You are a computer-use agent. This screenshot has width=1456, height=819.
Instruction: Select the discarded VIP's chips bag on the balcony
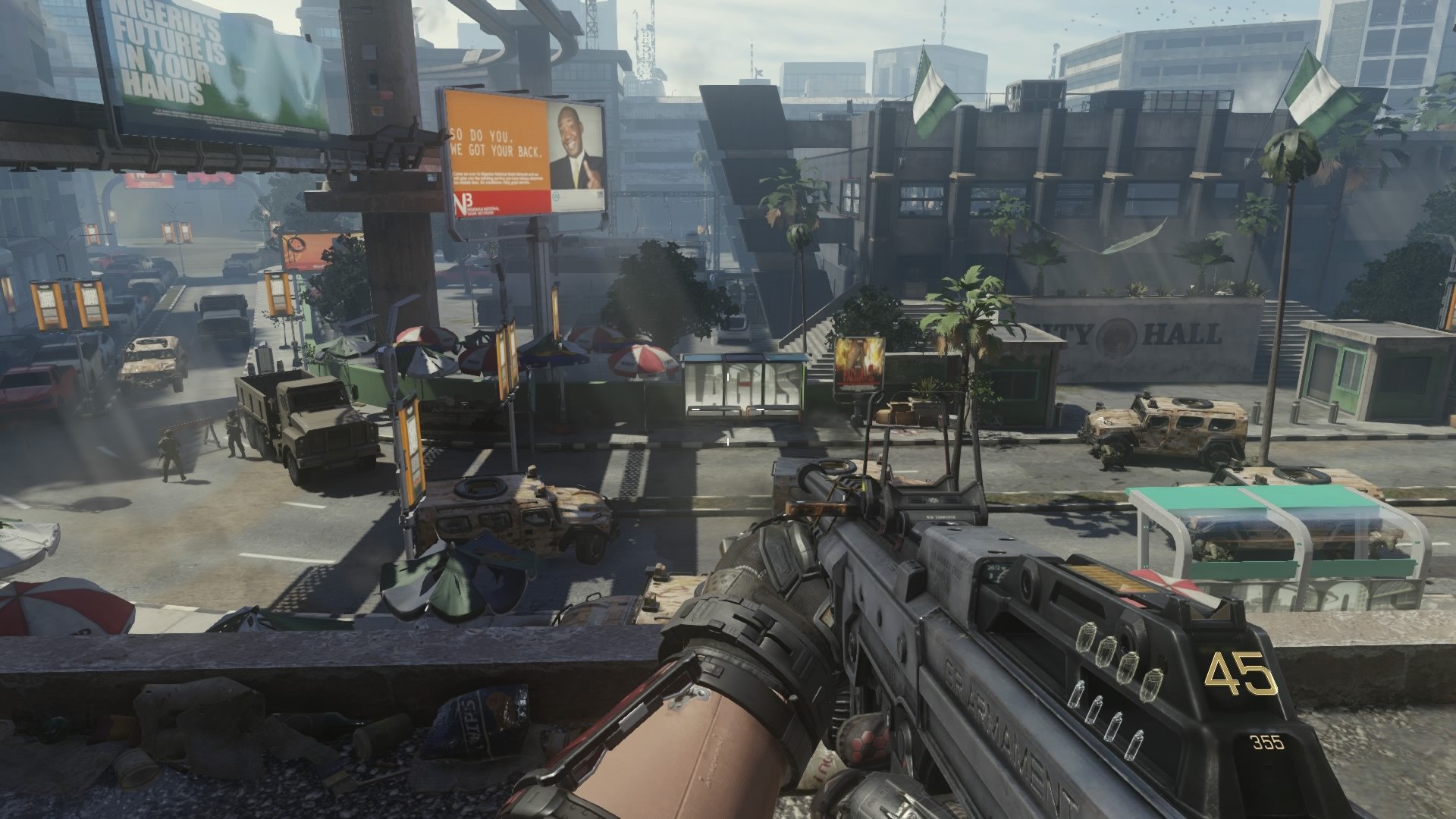(x=485, y=713)
